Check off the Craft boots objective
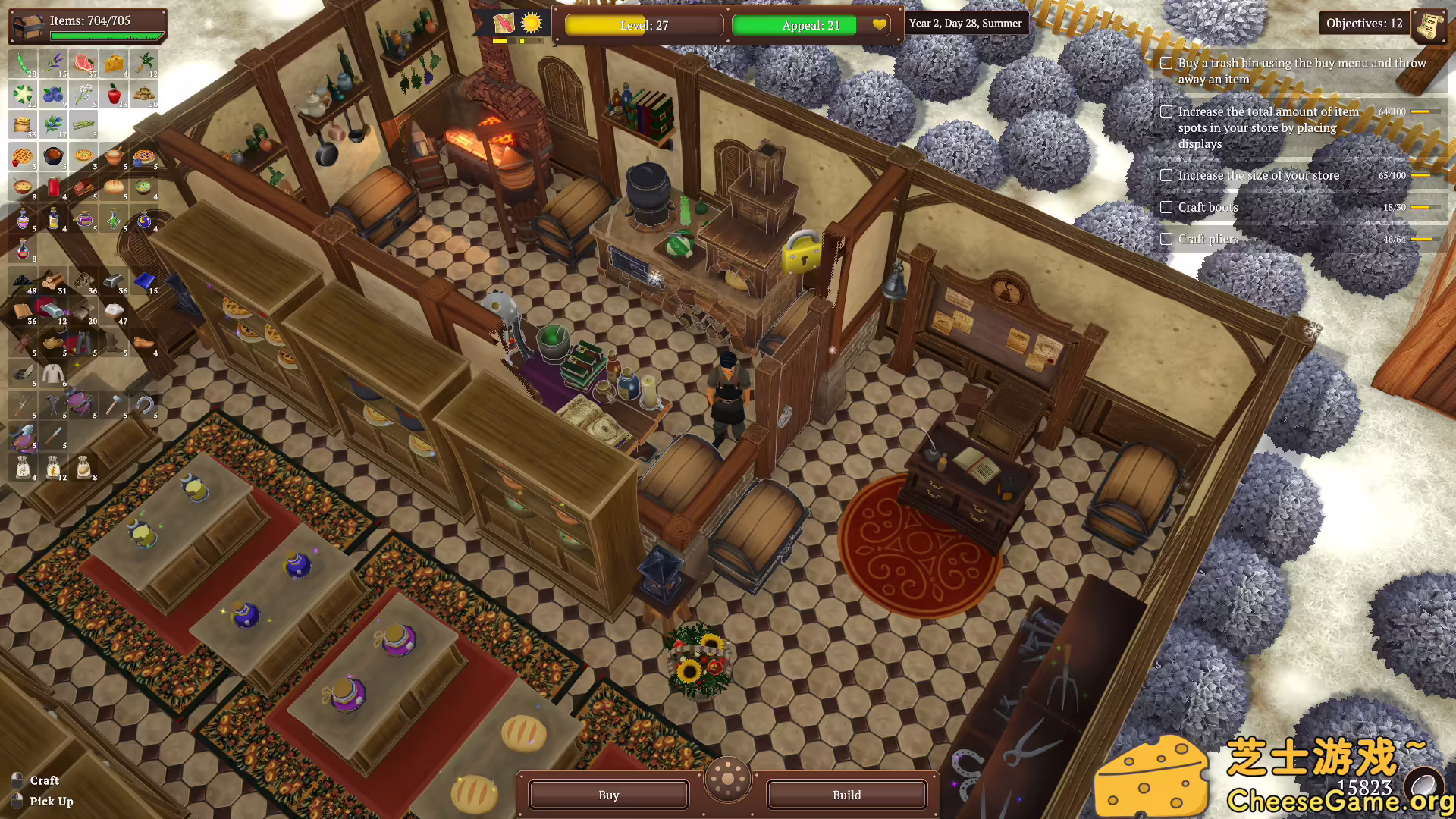The width and height of the screenshot is (1456, 819). click(x=1166, y=206)
